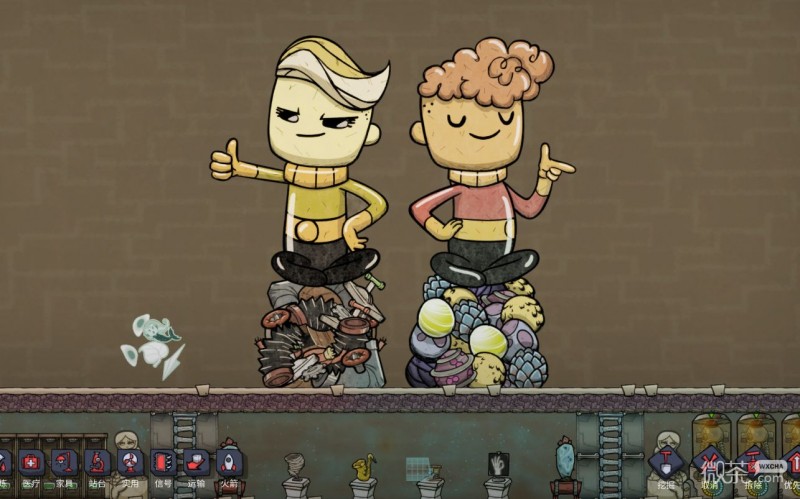Activate the Cancel (取消) tool

point(710,463)
